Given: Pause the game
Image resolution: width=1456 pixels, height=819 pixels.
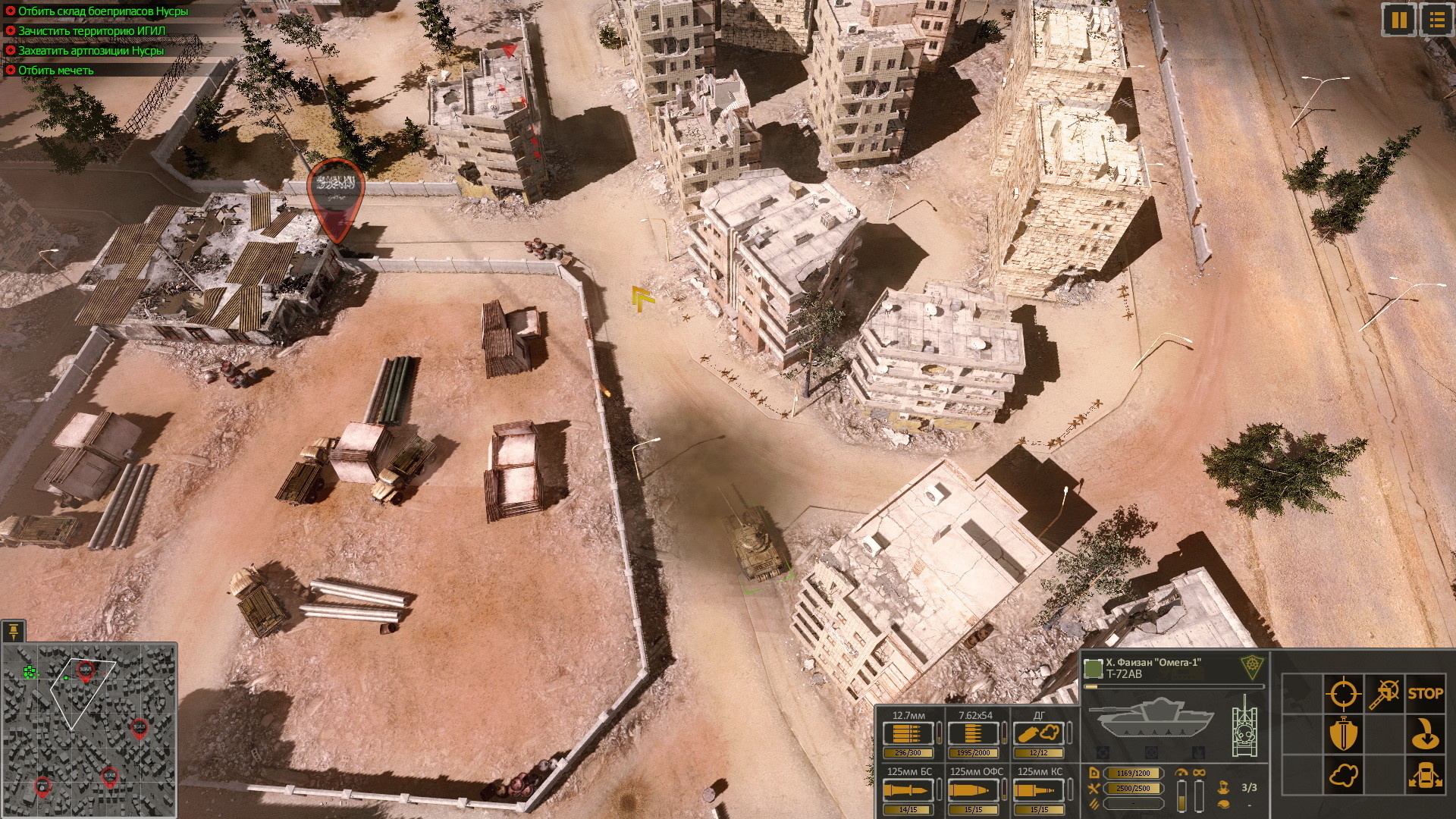Looking at the screenshot, I should [x=1399, y=20].
